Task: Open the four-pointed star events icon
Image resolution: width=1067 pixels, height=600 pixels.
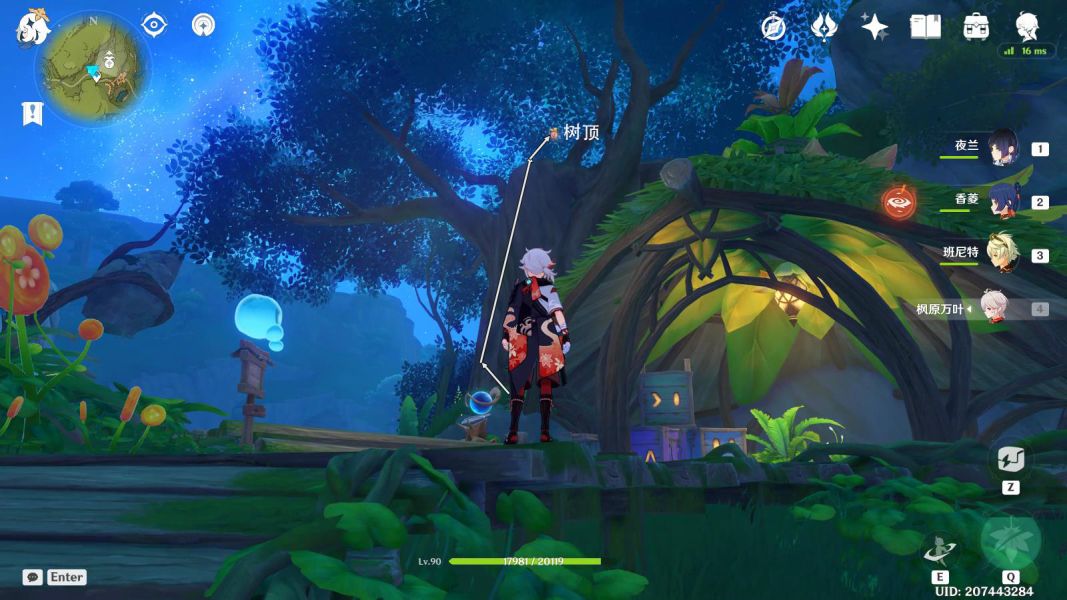Action: pos(874,27)
